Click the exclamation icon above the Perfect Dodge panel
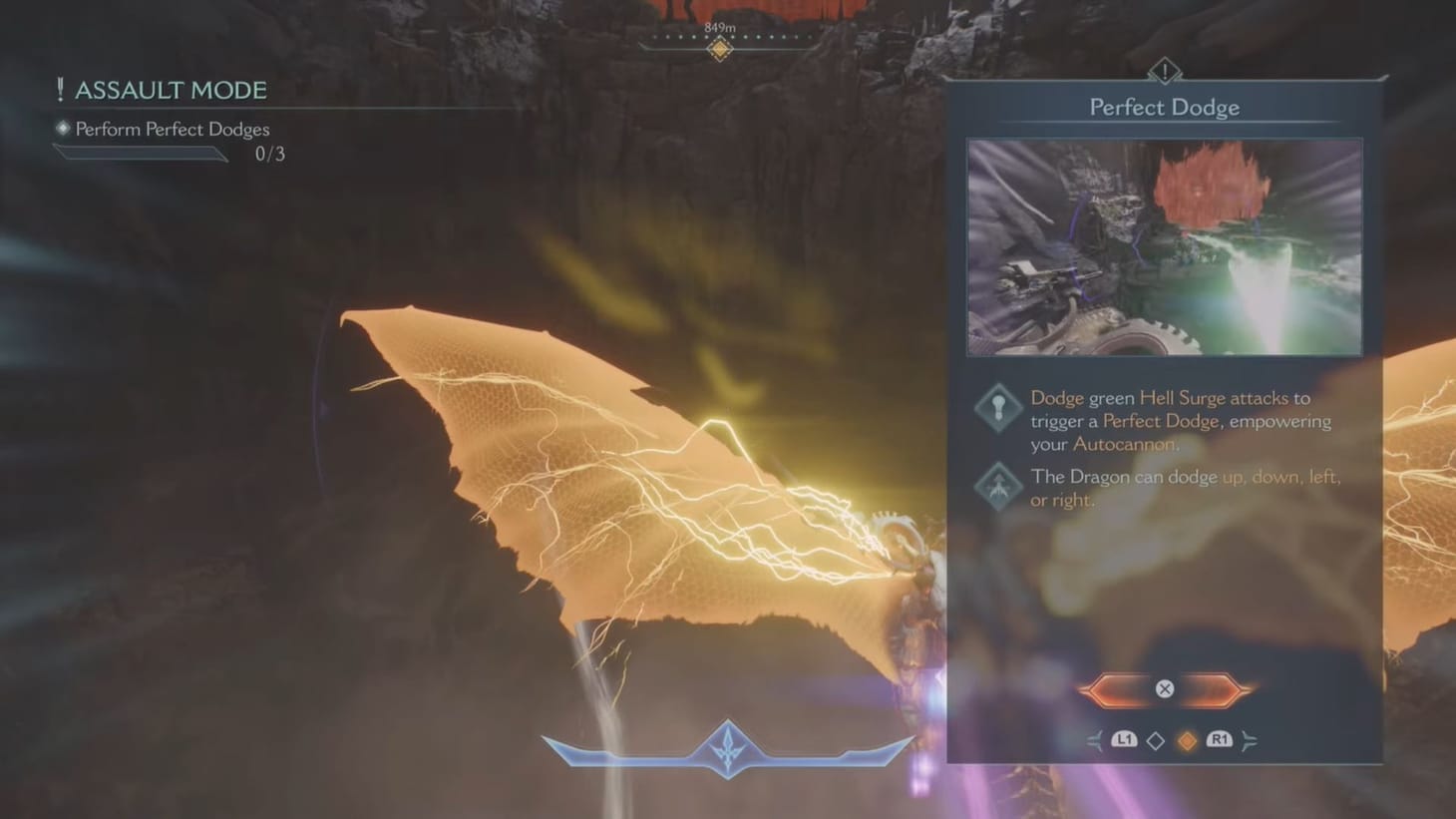1456x819 pixels. (1165, 70)
